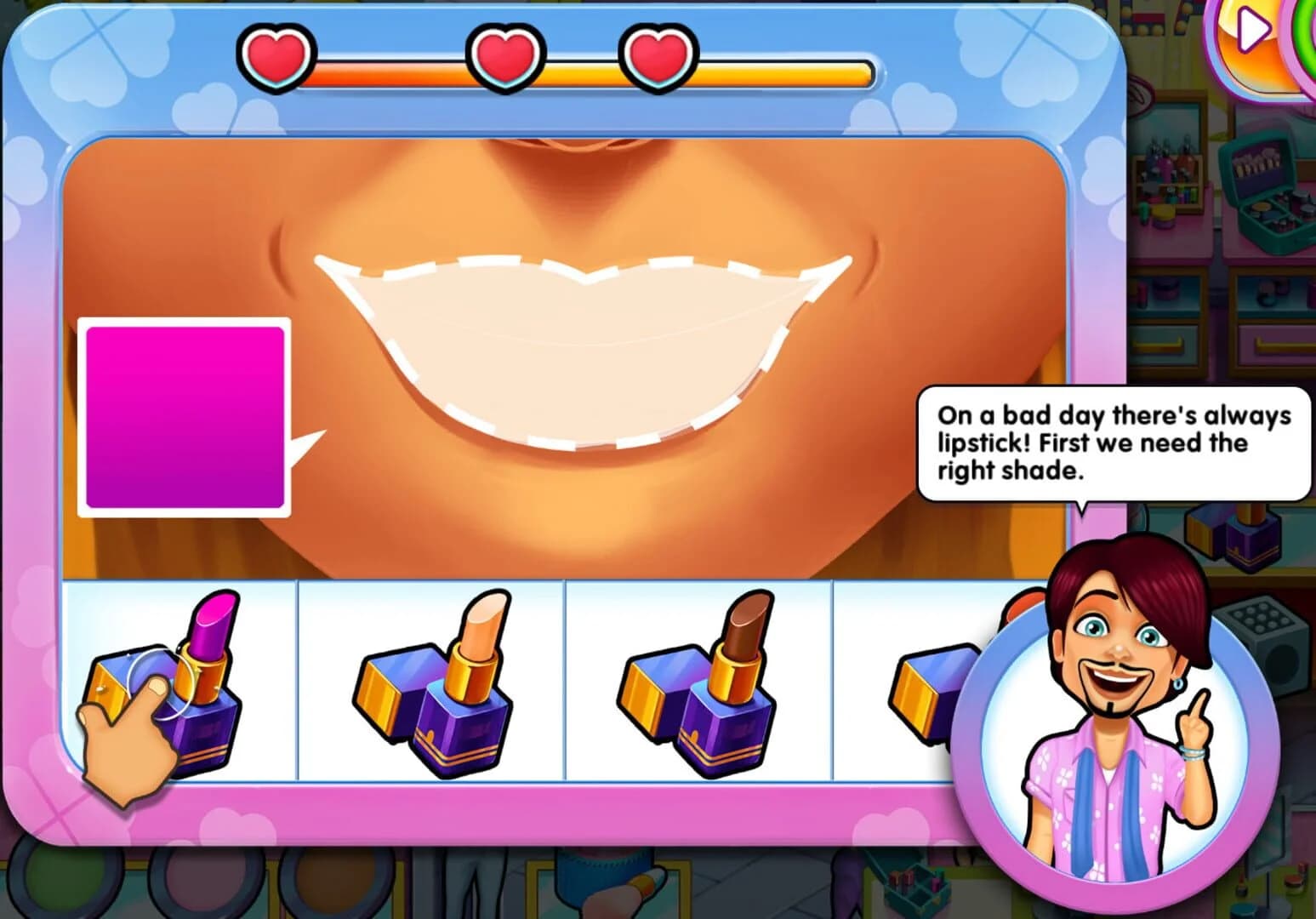
Task: Click the middle heart indicator
Action: 504,57
